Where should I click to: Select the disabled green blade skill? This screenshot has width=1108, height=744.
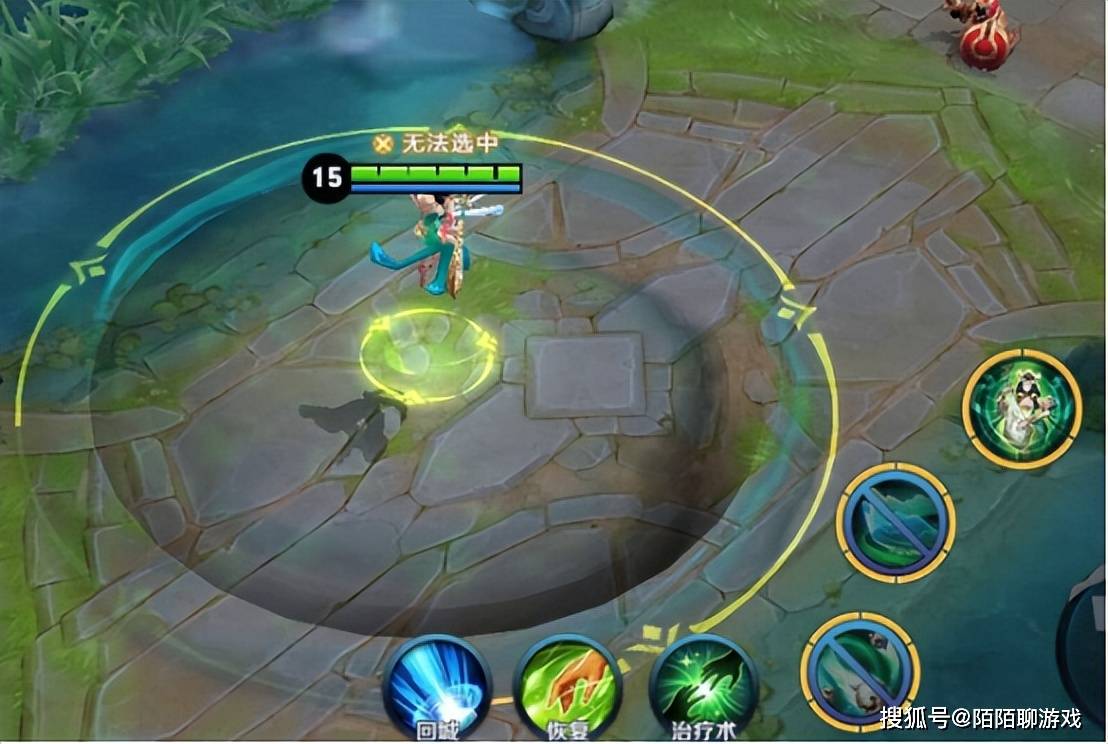895,523
